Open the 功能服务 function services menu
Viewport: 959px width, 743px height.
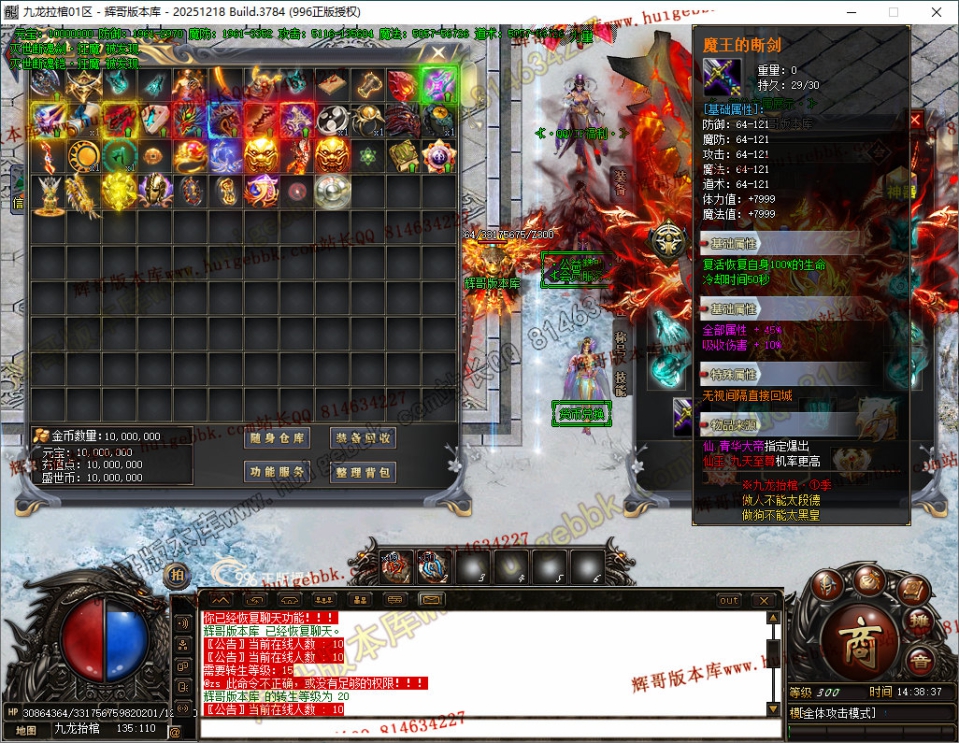tap(277, 472)
